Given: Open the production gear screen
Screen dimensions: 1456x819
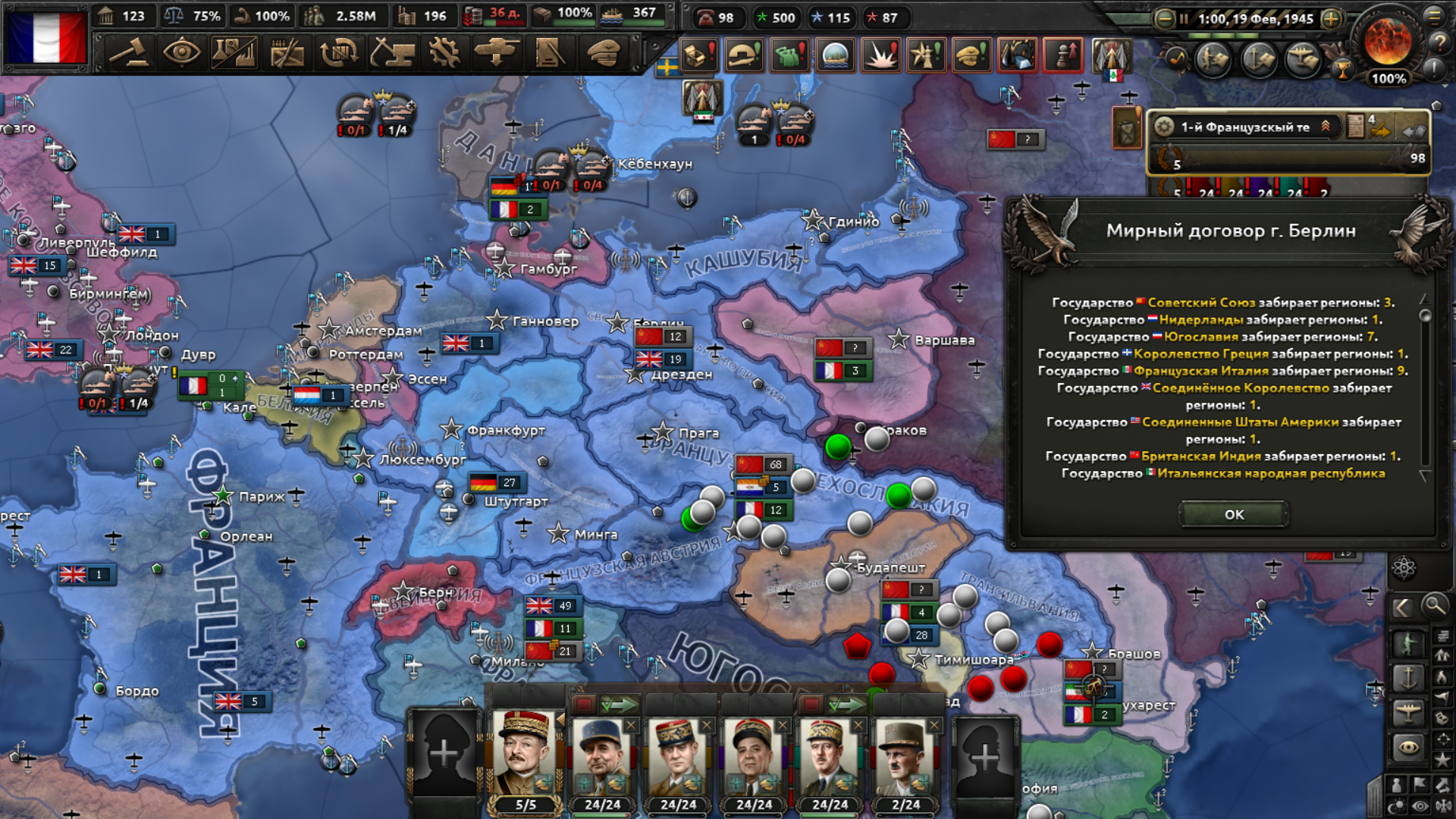Looking at the screenshot, I should 444,53.
